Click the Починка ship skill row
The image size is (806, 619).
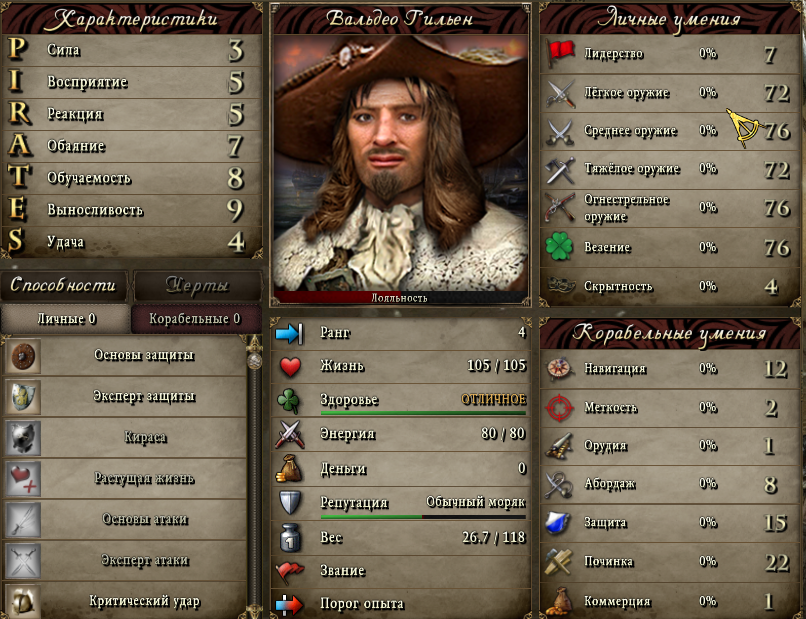click(670, 562)
